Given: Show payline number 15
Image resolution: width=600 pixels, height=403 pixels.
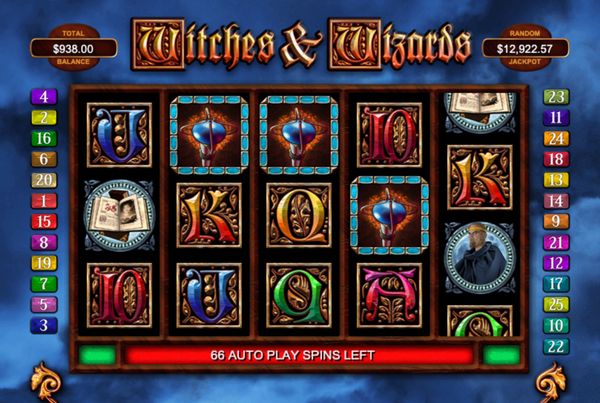Looking at the screenshot, I should 44,221.
